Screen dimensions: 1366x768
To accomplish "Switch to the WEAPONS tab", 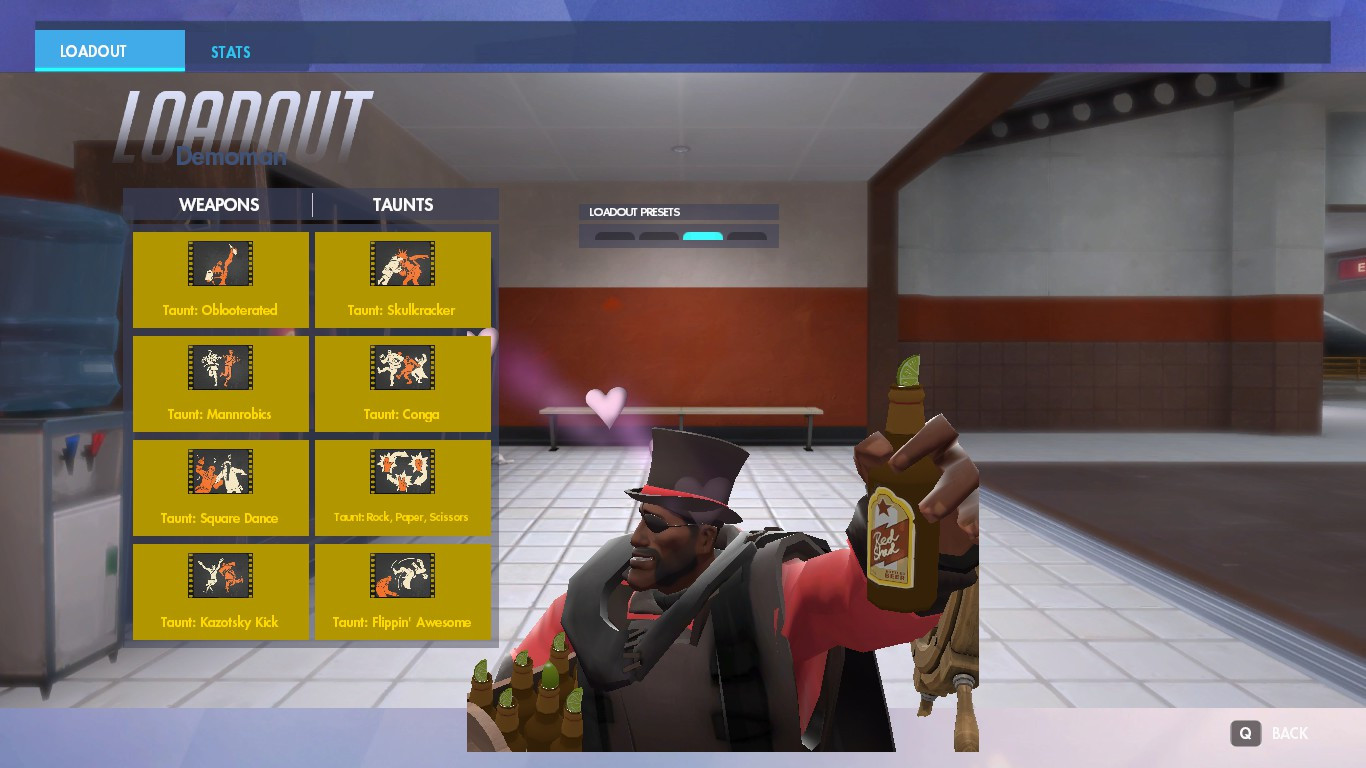I will point(219,204).
